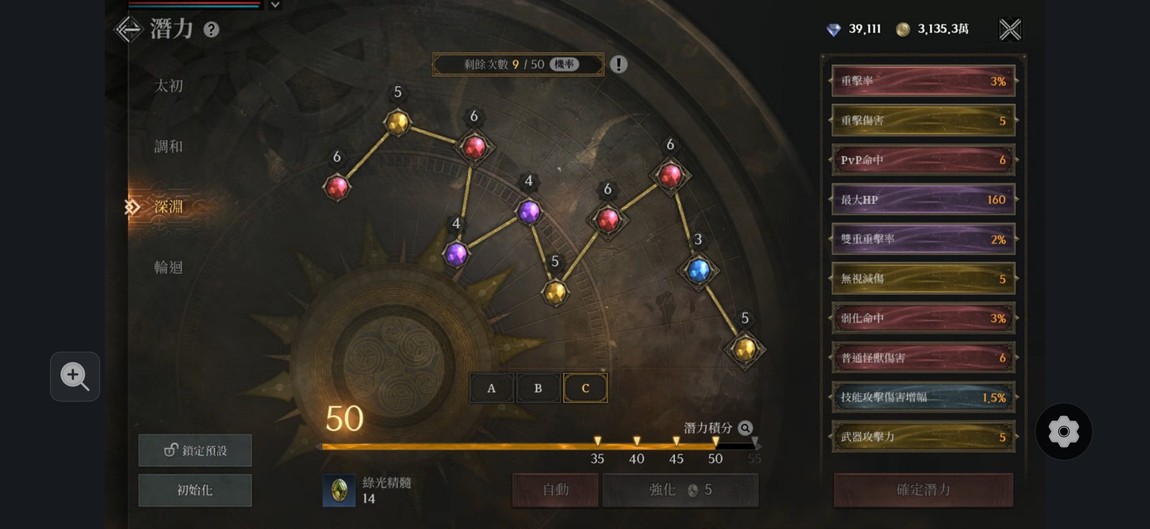Select the blue gem node valued 3

tap(698, 269)
